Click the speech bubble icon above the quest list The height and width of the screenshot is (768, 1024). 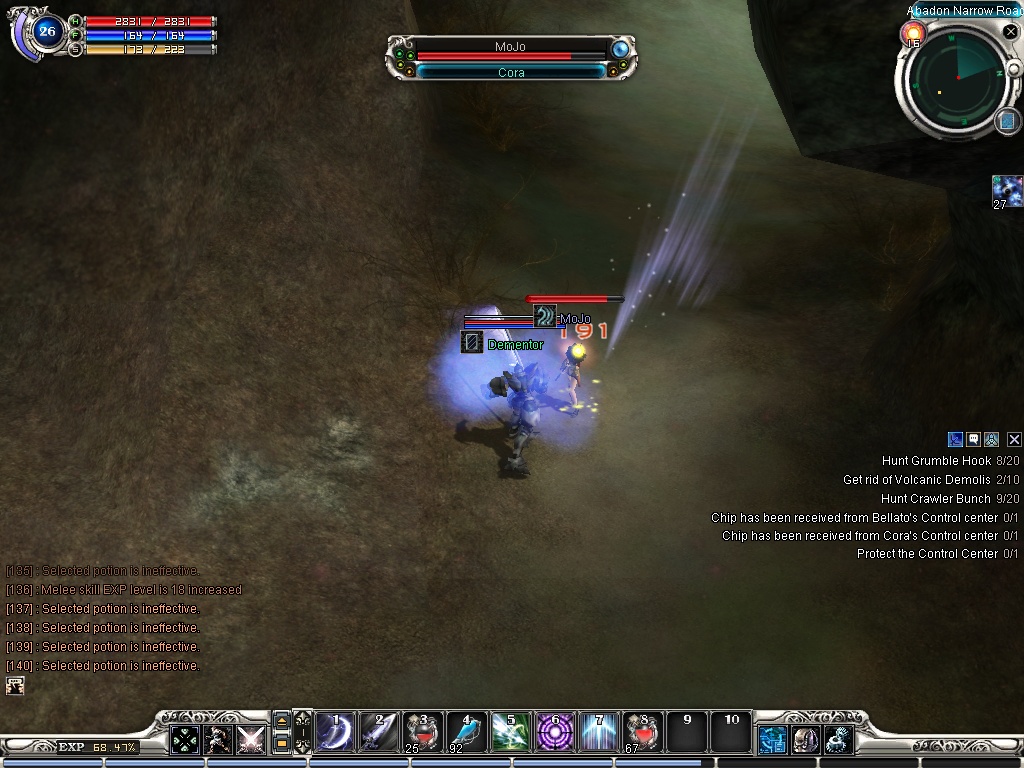click(973, 439)
